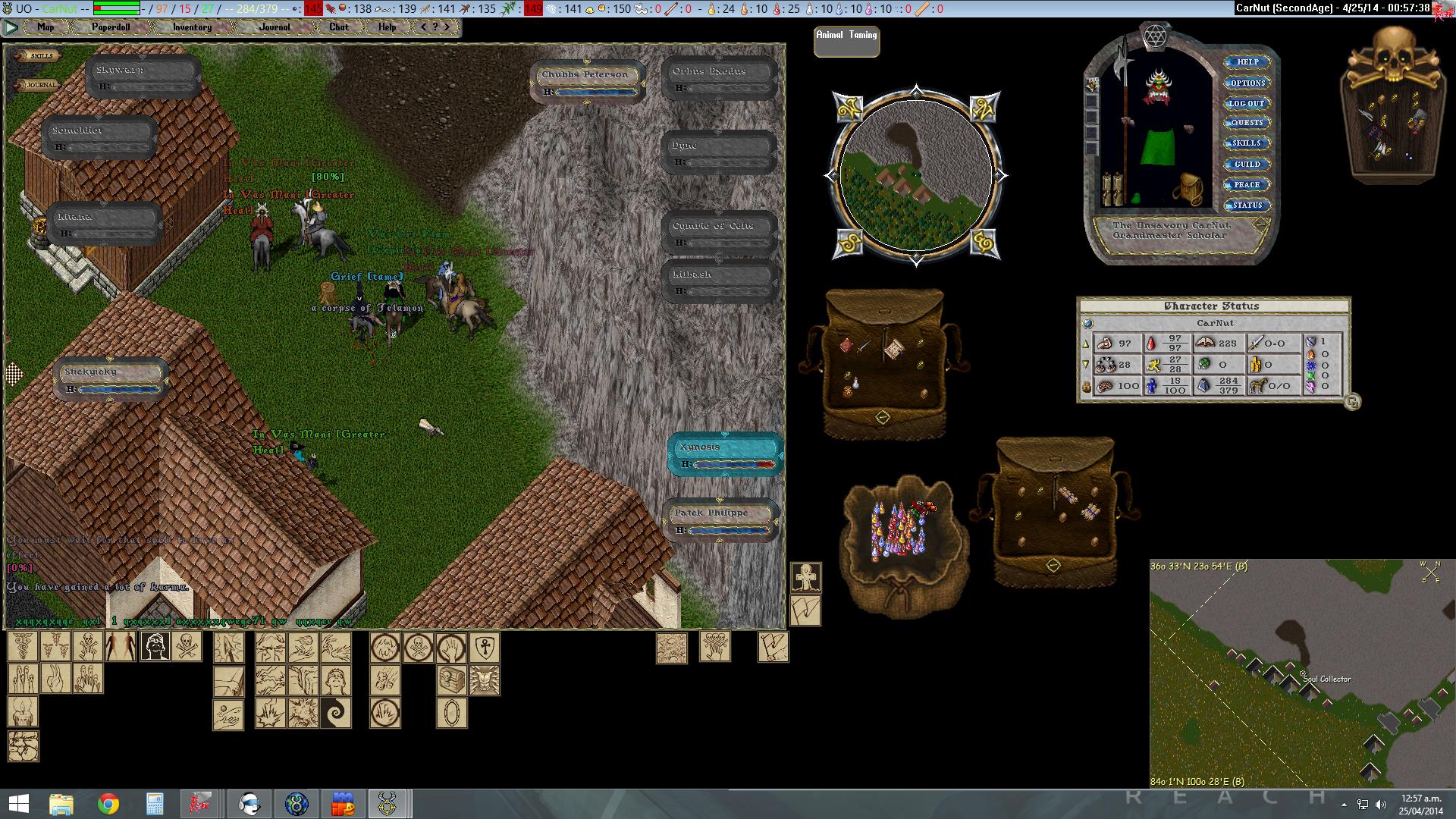
Task: Click the LOG OUT button
Action: pos(1247,103)
